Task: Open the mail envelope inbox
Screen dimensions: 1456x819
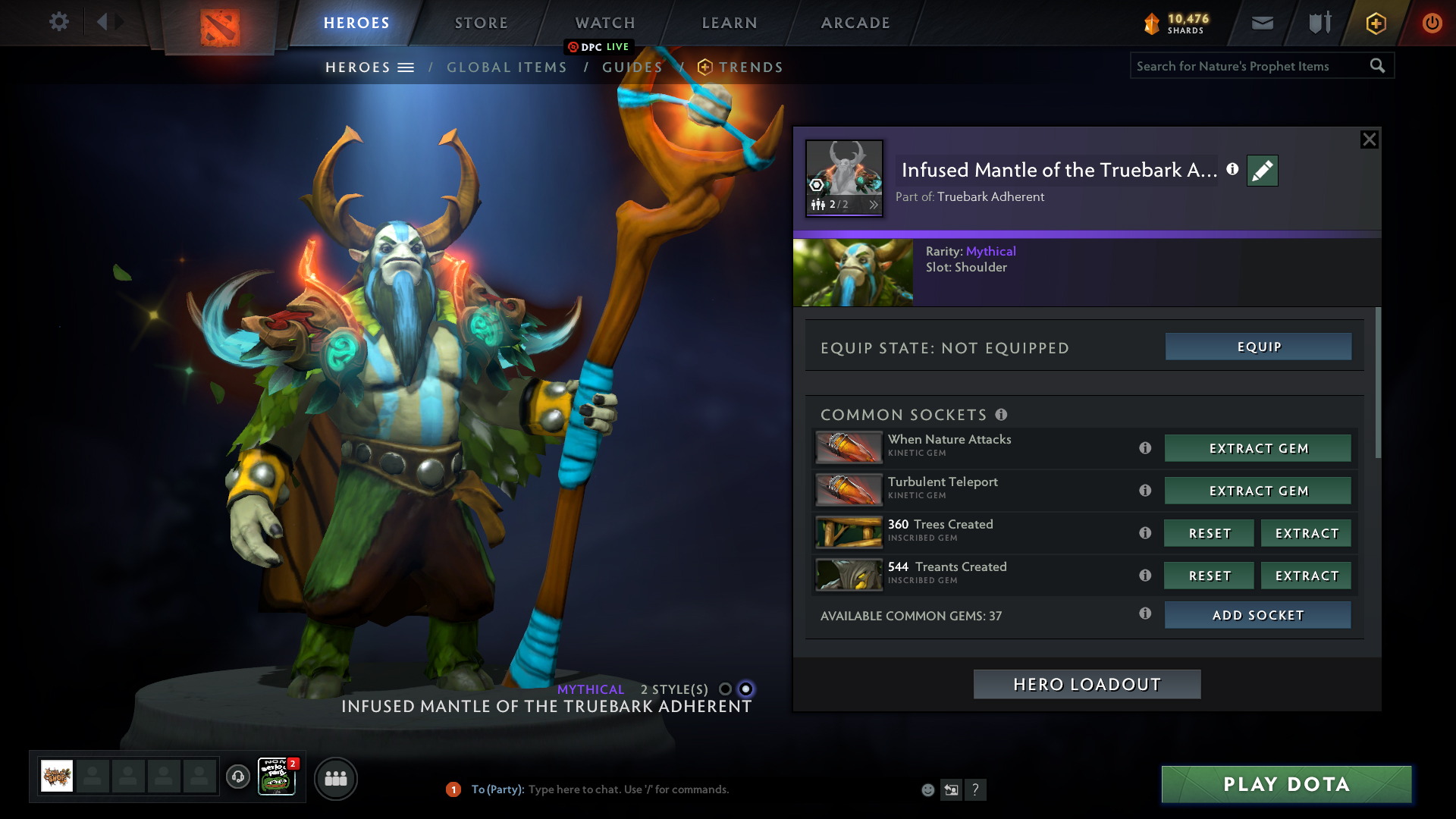Action: pyautogui.click(x=1262, y=23)
